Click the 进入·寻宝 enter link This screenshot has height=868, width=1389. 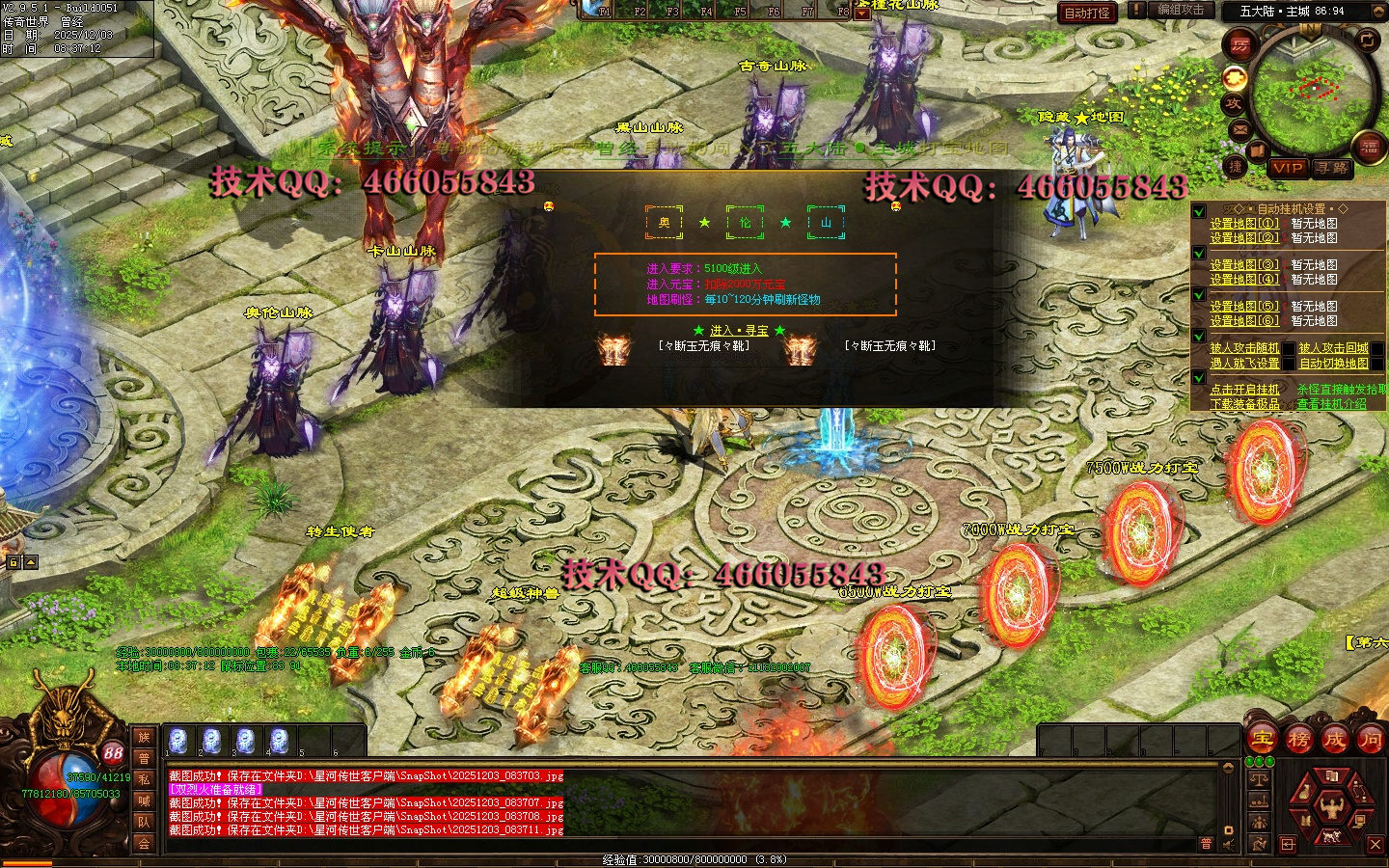(740, 331)
